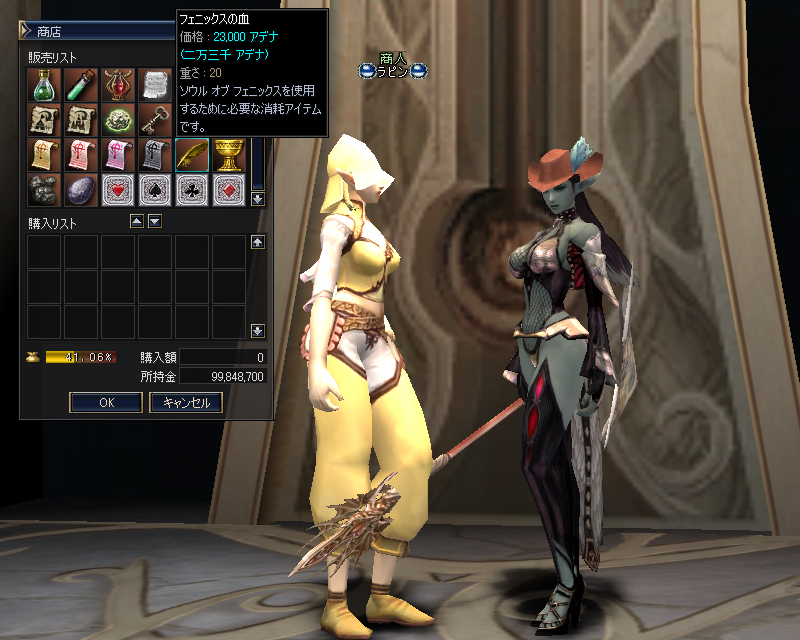
Task: Pick the diamond suit card
Action: tap(229, 190)
